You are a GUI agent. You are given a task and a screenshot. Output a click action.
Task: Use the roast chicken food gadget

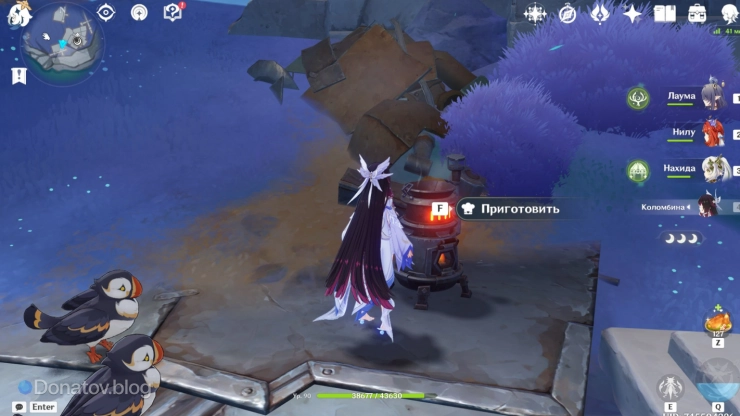pyautogui.click(x=717, y=322)
